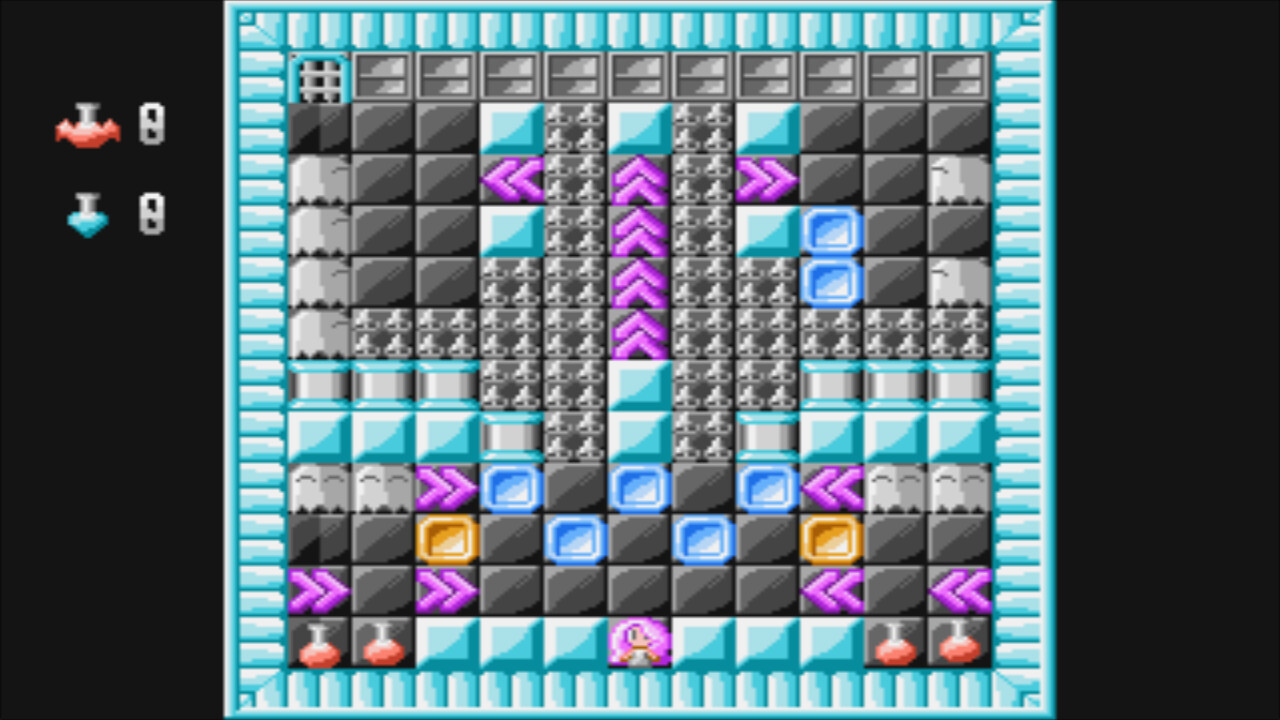Toggle the right-pointing arrow near the top
The image size is (1280, 720).
(769, 180)
